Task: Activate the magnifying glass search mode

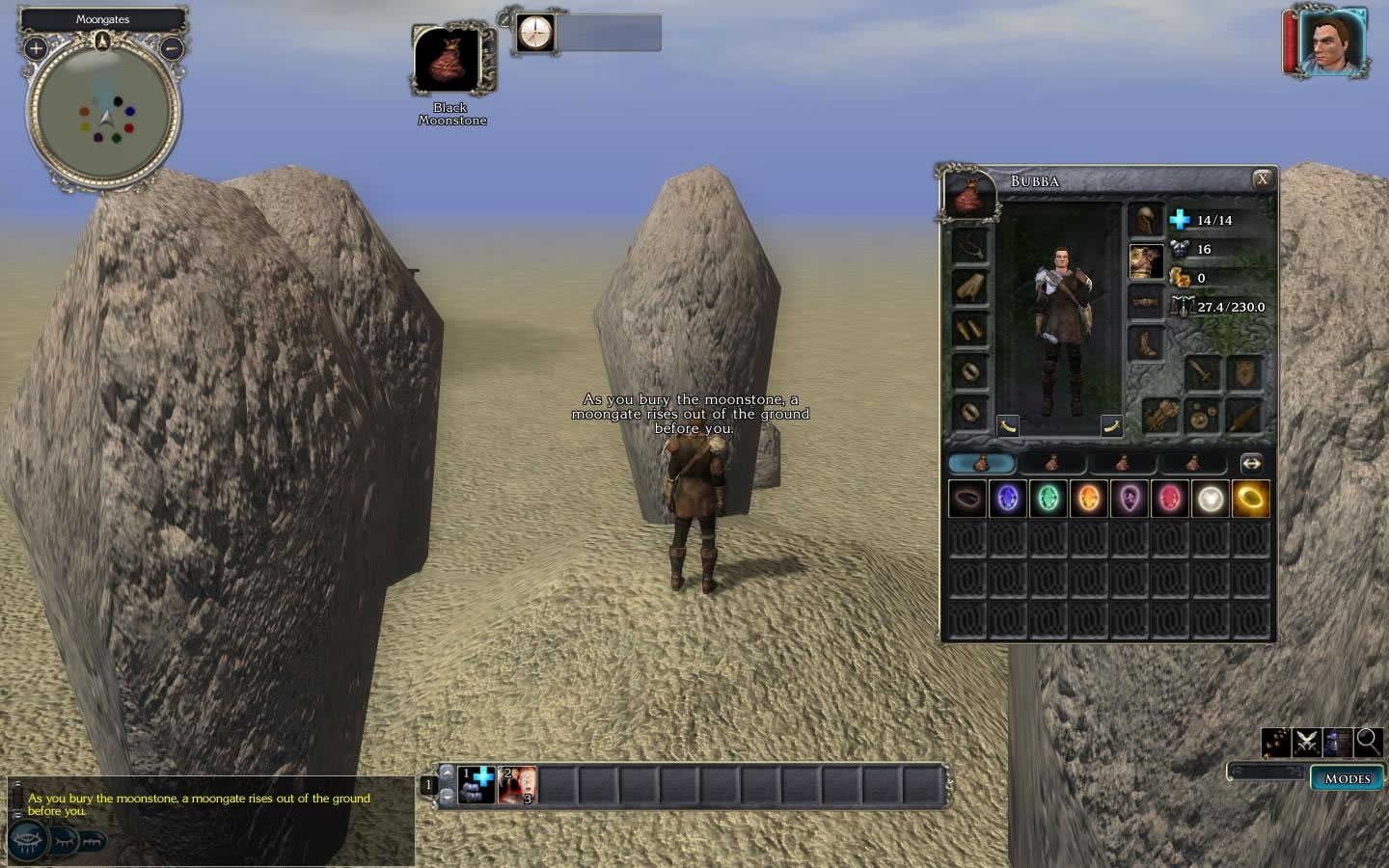Action: 1368,742
